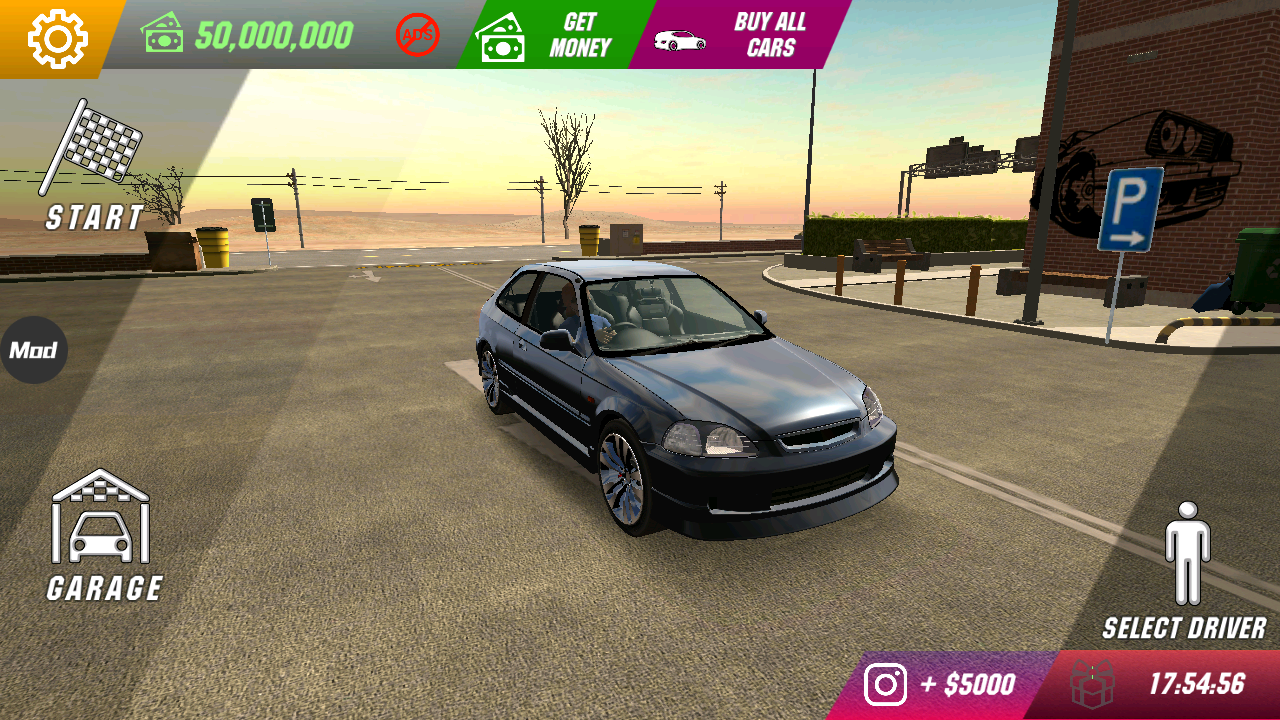Tap the no-ads remove button
The image size is (1280, 720).
(x=417, y=35)
